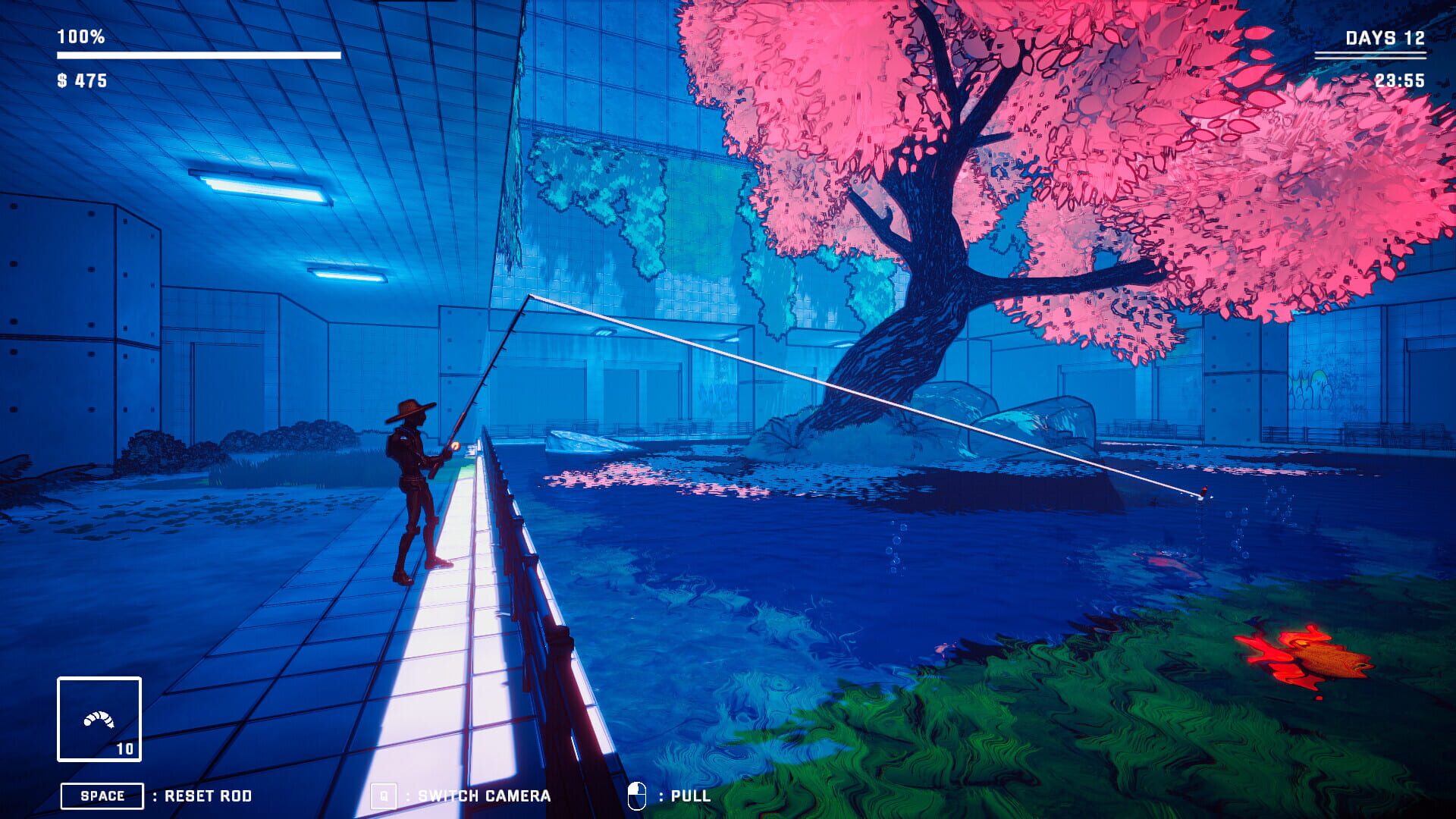Click the $ 475 money display
This screenshot has width=1456, height=819.
coord(81,79)
